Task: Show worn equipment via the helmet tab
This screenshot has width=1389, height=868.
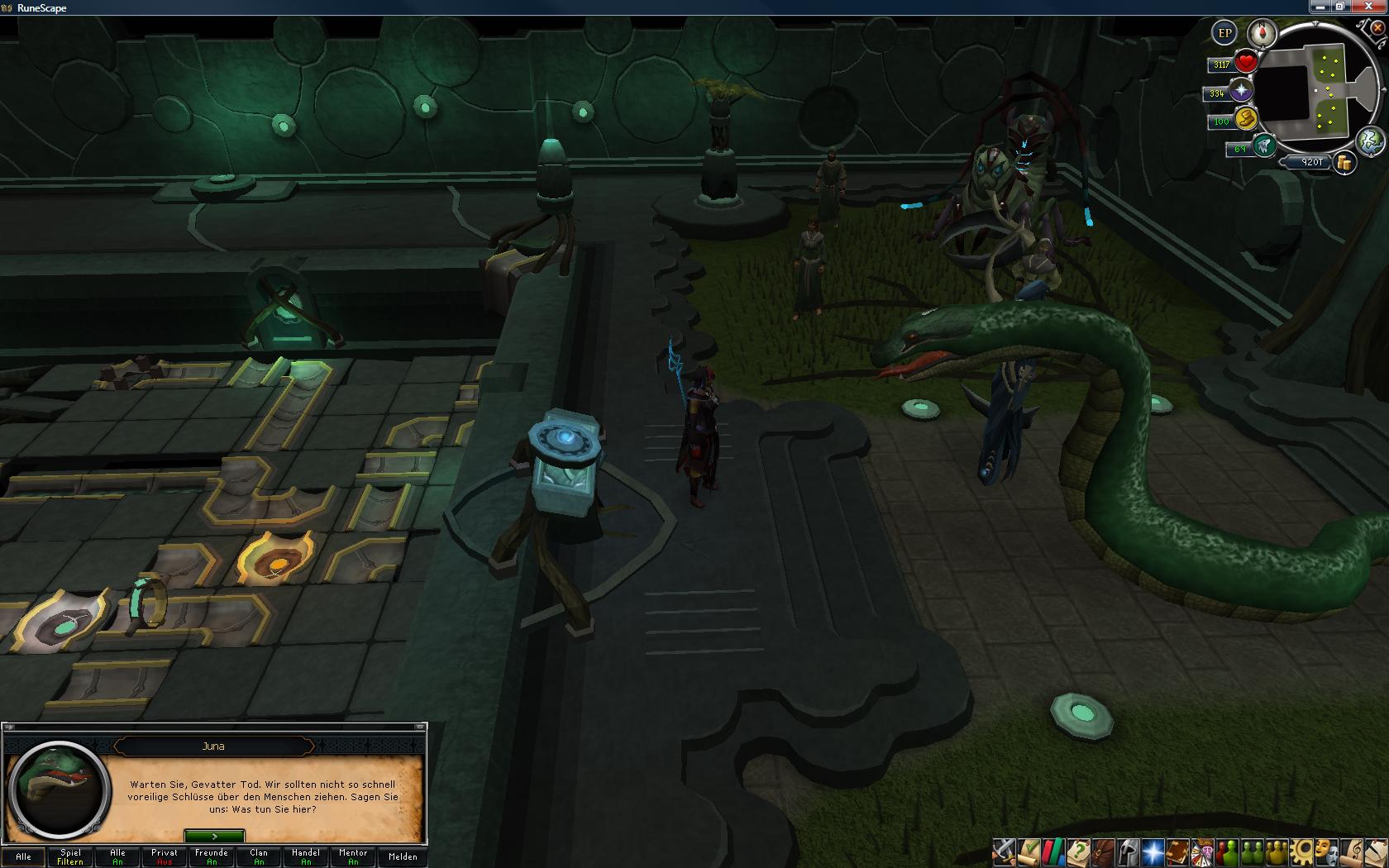Action: [1129, 851]
